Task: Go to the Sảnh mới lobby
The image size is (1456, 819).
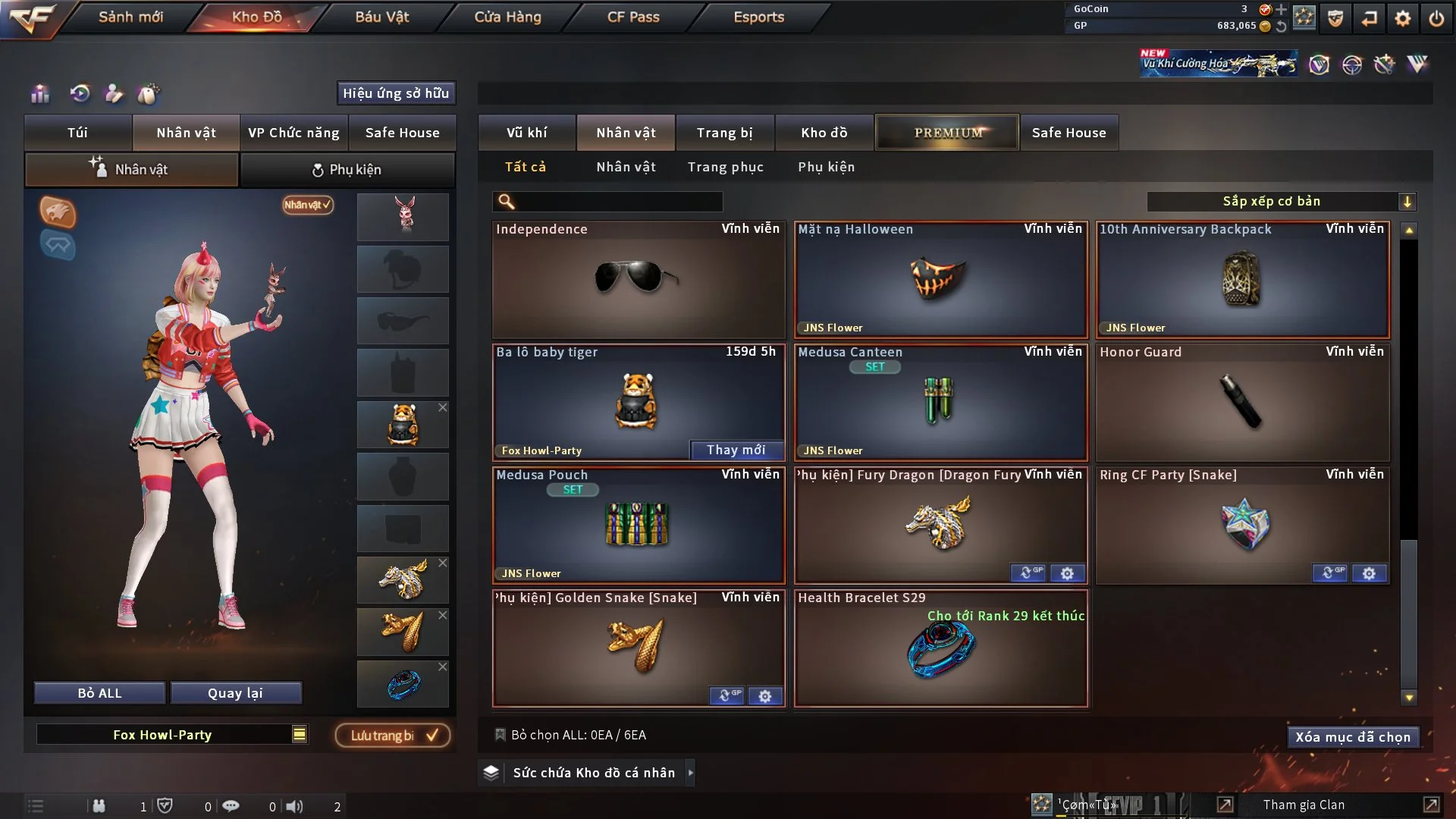Action: (x=130, y=17)
